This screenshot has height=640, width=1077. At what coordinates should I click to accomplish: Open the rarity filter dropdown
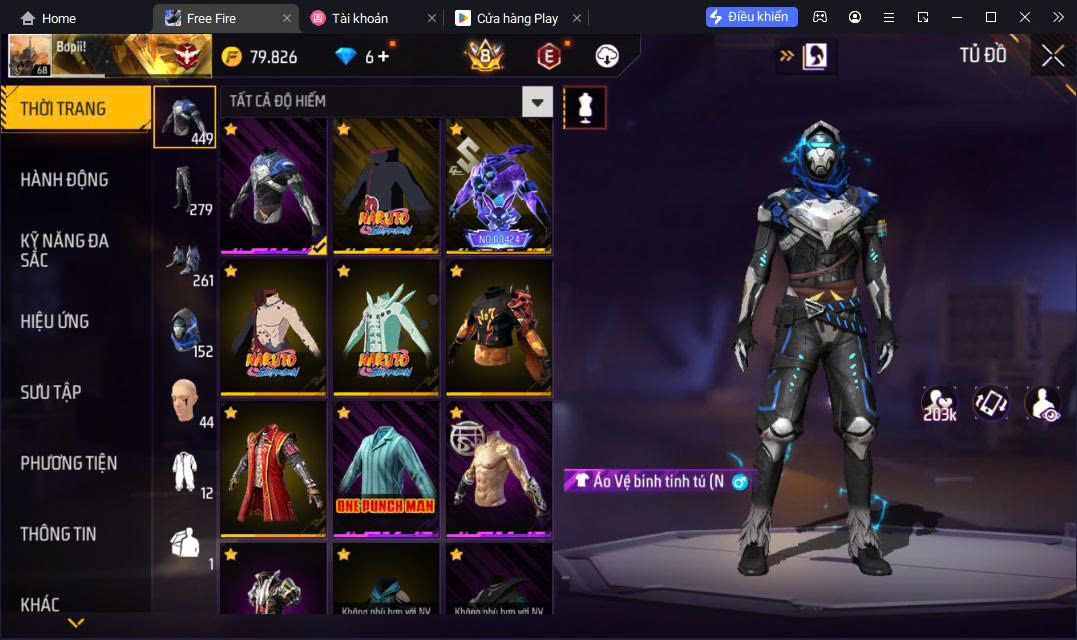[x=538, y=101]
